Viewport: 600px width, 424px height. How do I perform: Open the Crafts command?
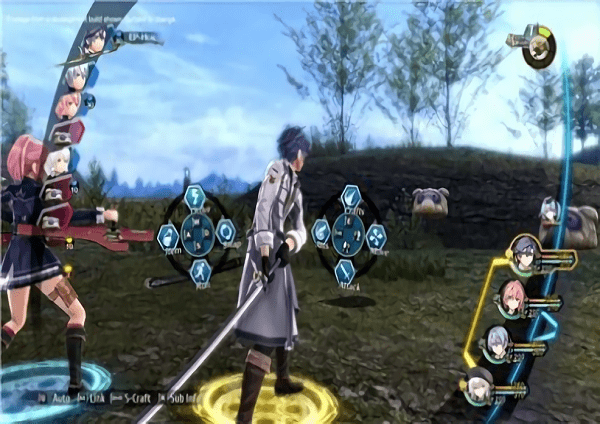(x=350, y=196)
